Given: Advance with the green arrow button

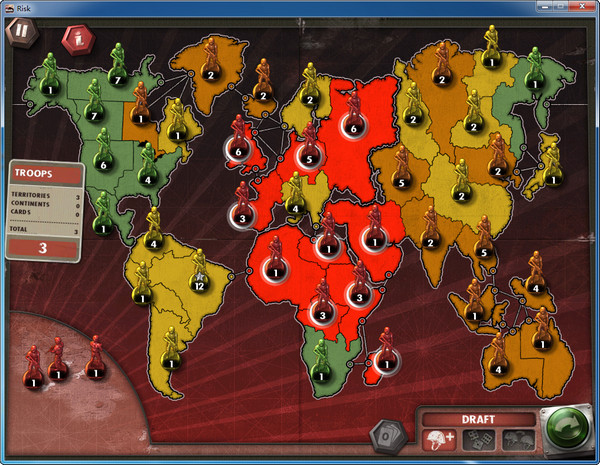Looking at the screenshot, I should (567, 431).
